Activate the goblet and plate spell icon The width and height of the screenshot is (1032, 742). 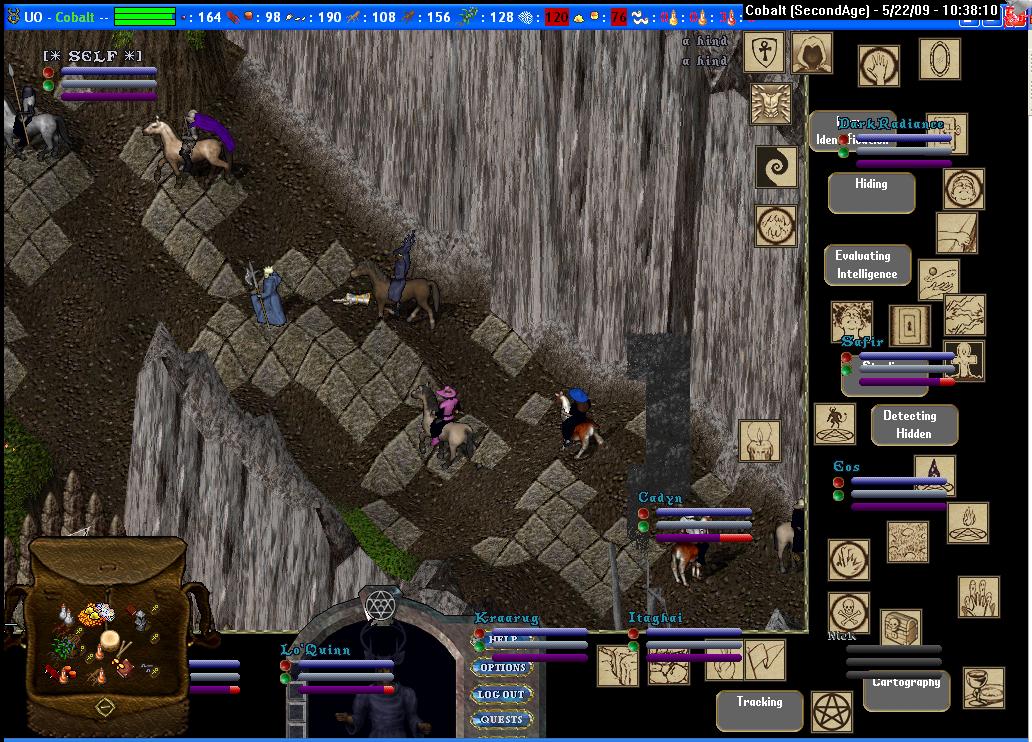[983, 688]
